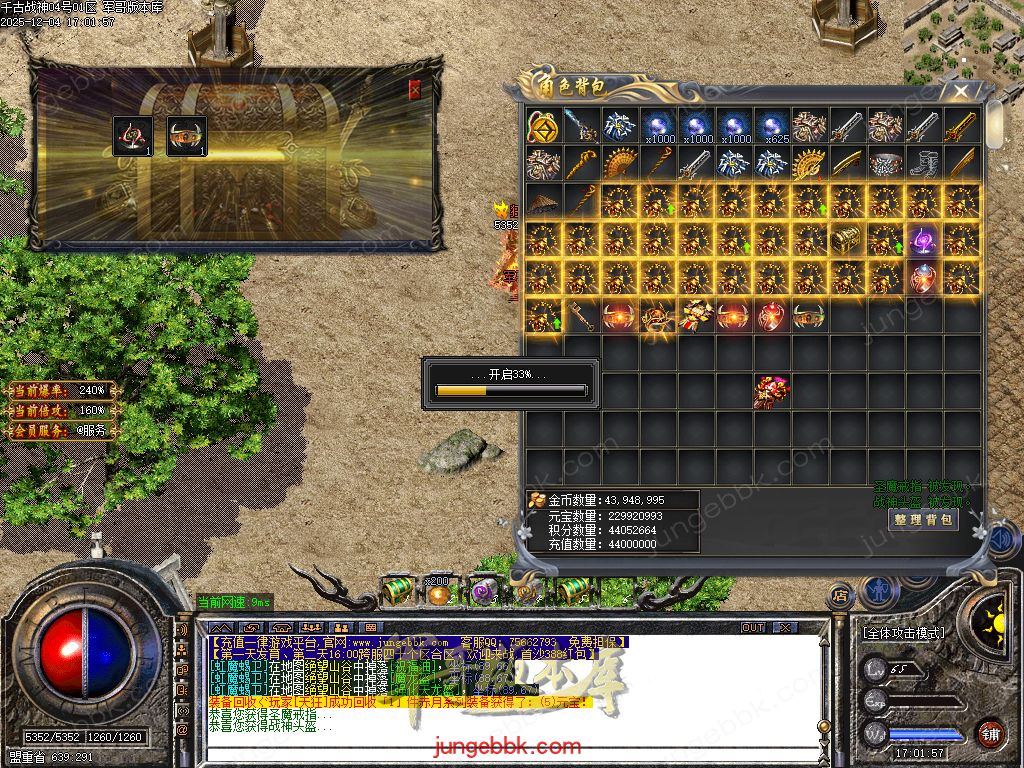Open the stall via the red 铺 button
The image size is (1024, 768).
[990, 733]
